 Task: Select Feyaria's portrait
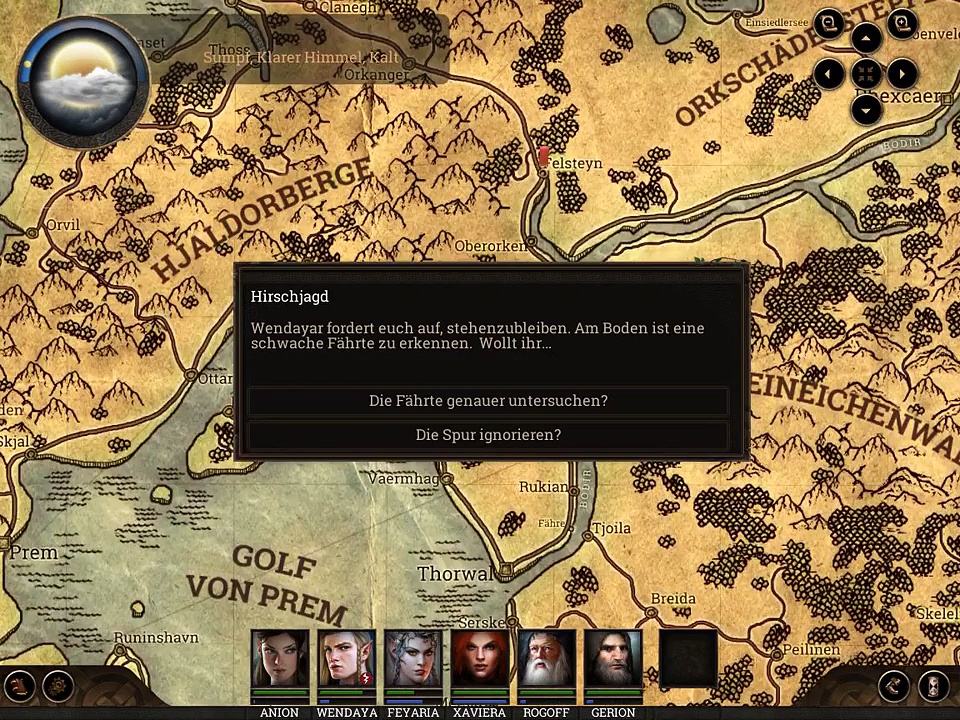point(413,658)
